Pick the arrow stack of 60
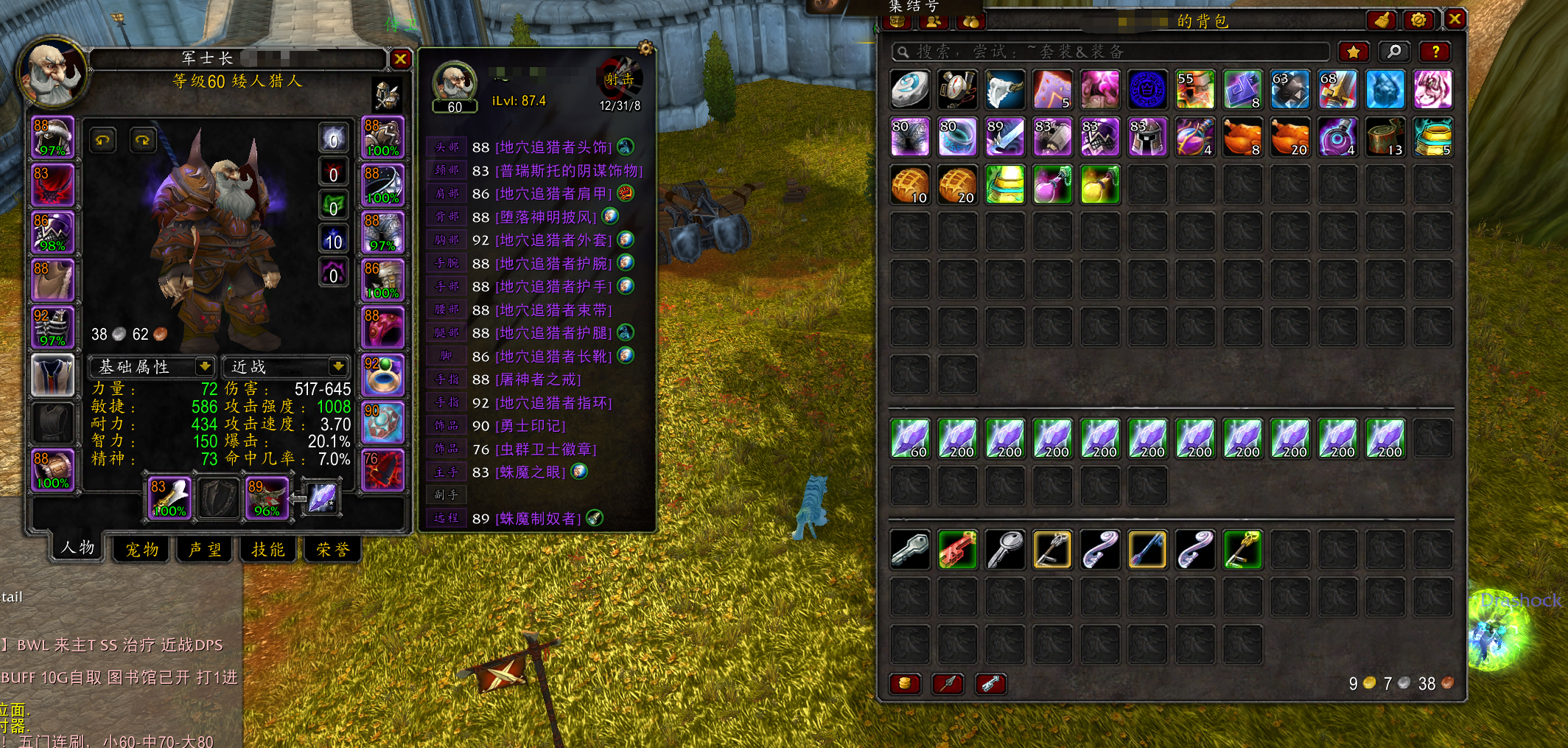Image resolution: width=1568 pixels, height=748 pixels. (910, 439)
